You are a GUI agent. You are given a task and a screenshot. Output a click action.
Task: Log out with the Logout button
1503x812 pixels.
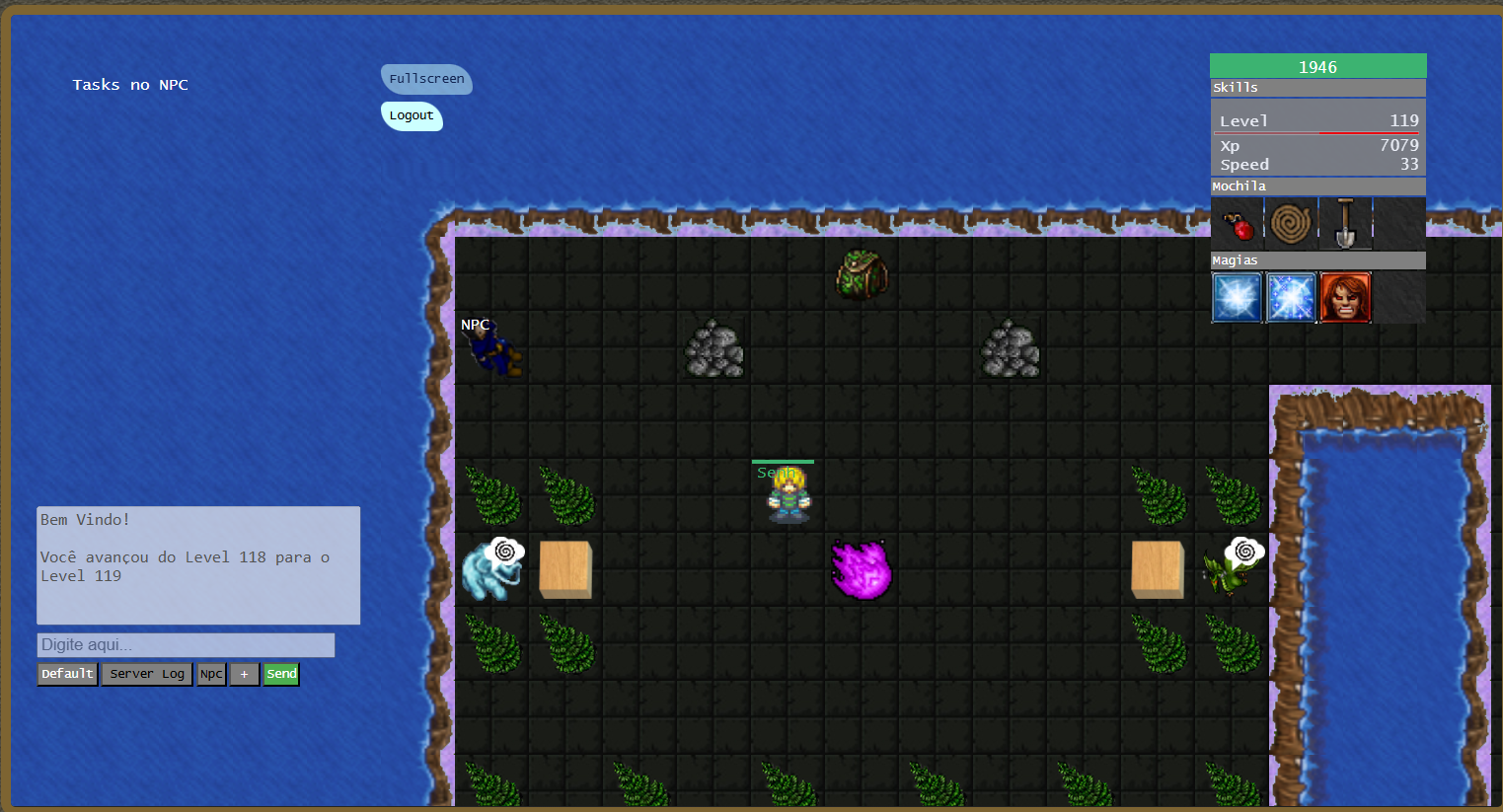tap(412, 115)
